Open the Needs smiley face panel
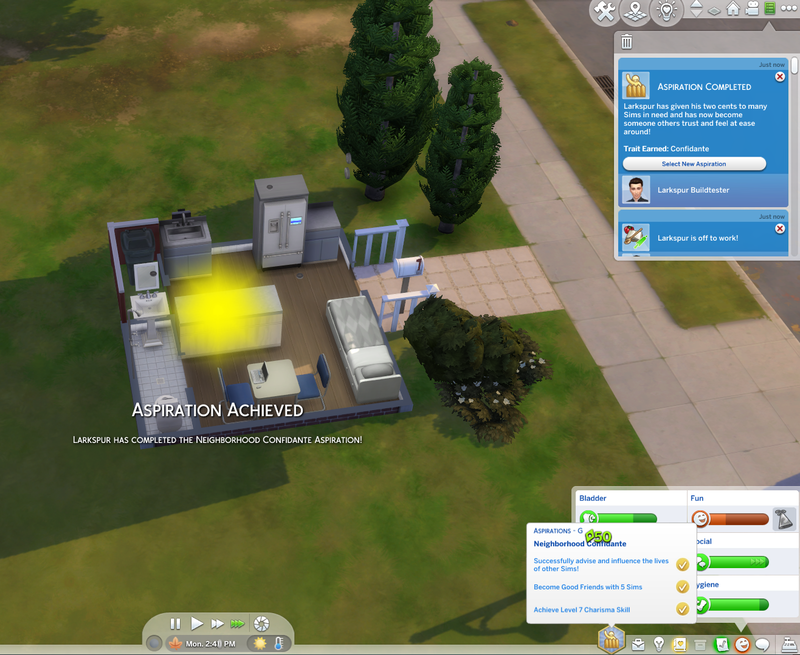This screenshot has height=655, width=800. click(742, 643)
